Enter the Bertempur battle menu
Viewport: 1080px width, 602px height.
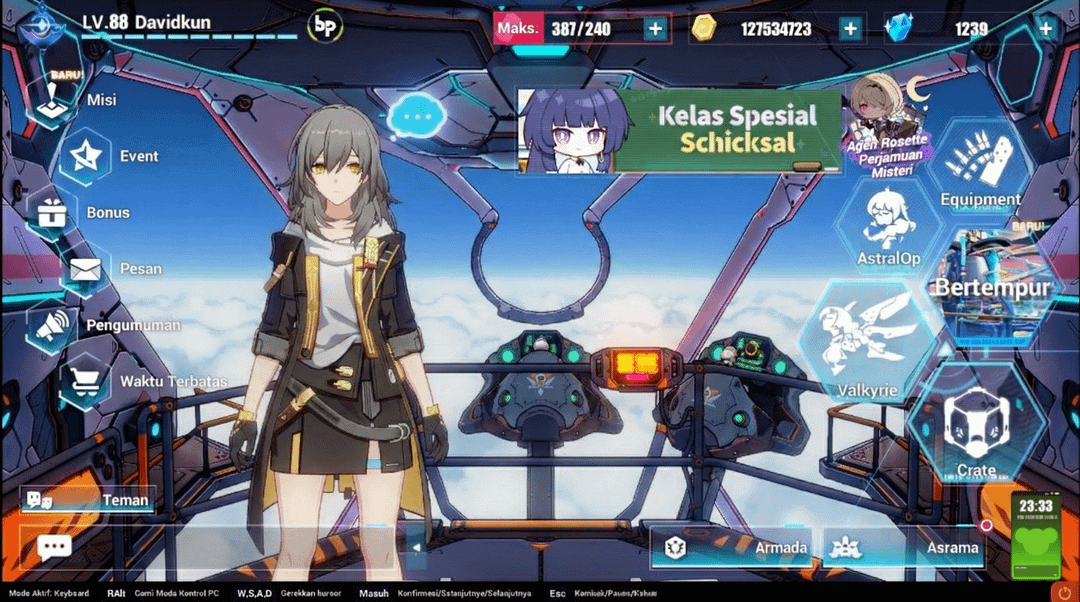click(992, 287)
